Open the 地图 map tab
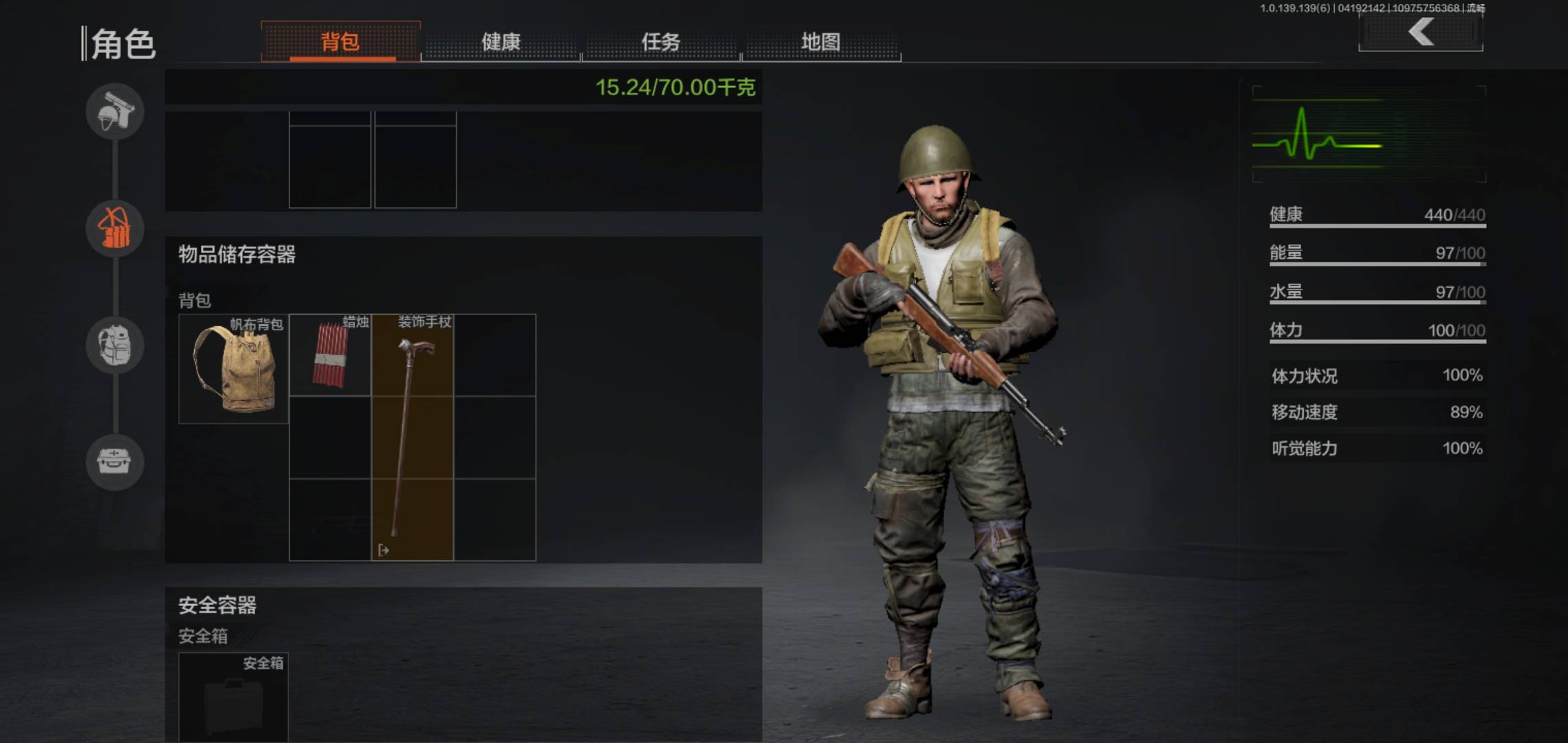This screenshot has height=743, width=1568. (820, 42)
